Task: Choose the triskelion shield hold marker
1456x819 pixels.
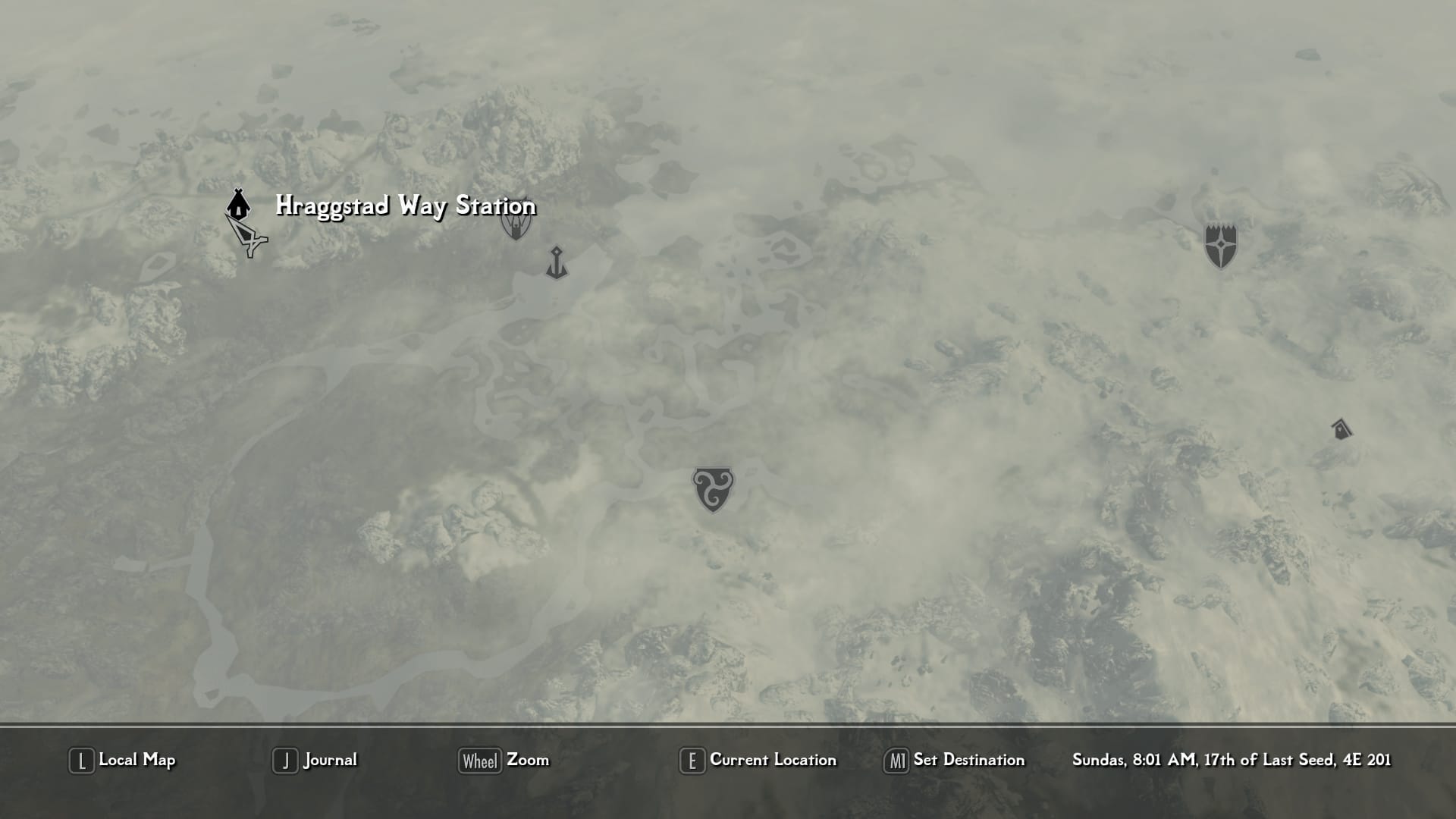Action: click(713, 488)
